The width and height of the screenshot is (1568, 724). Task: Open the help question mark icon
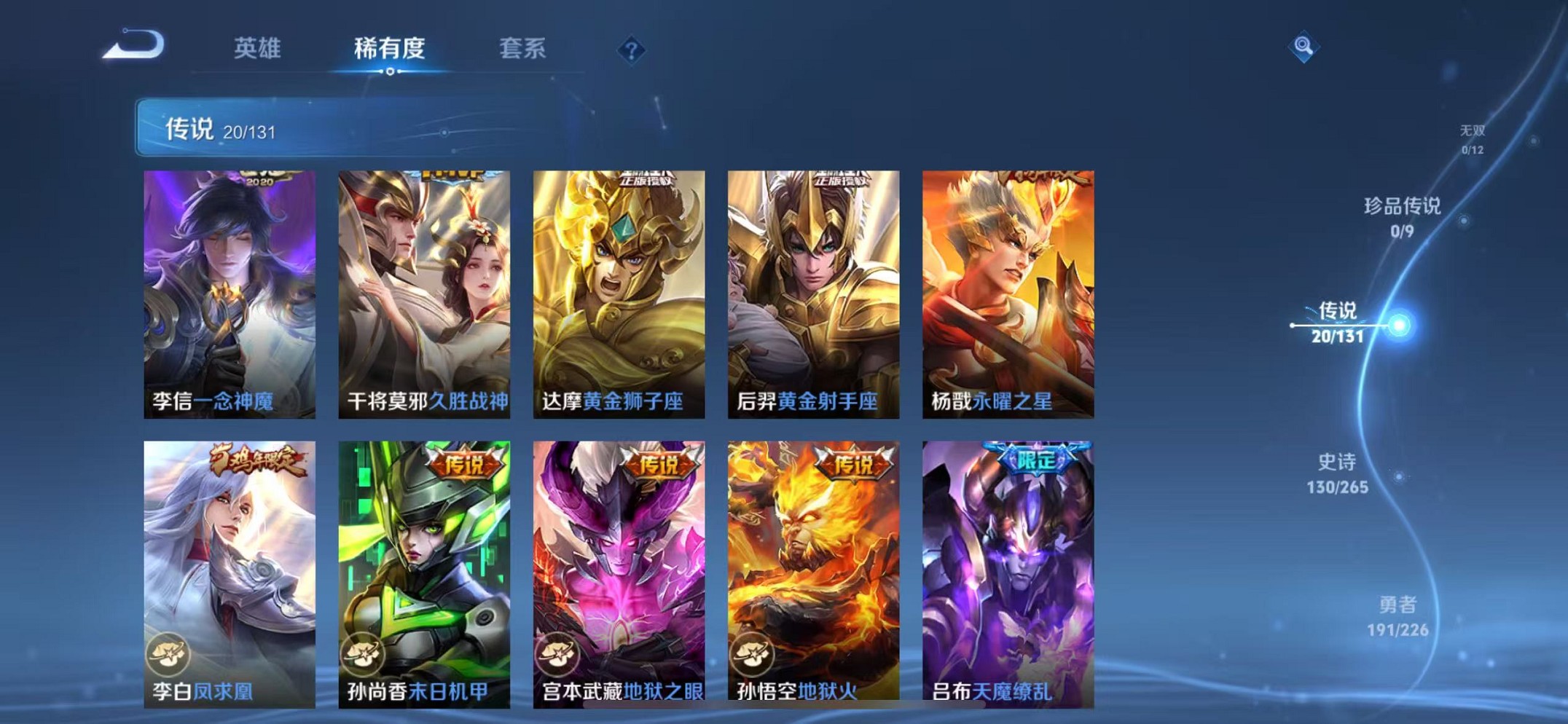coord(631,50)
